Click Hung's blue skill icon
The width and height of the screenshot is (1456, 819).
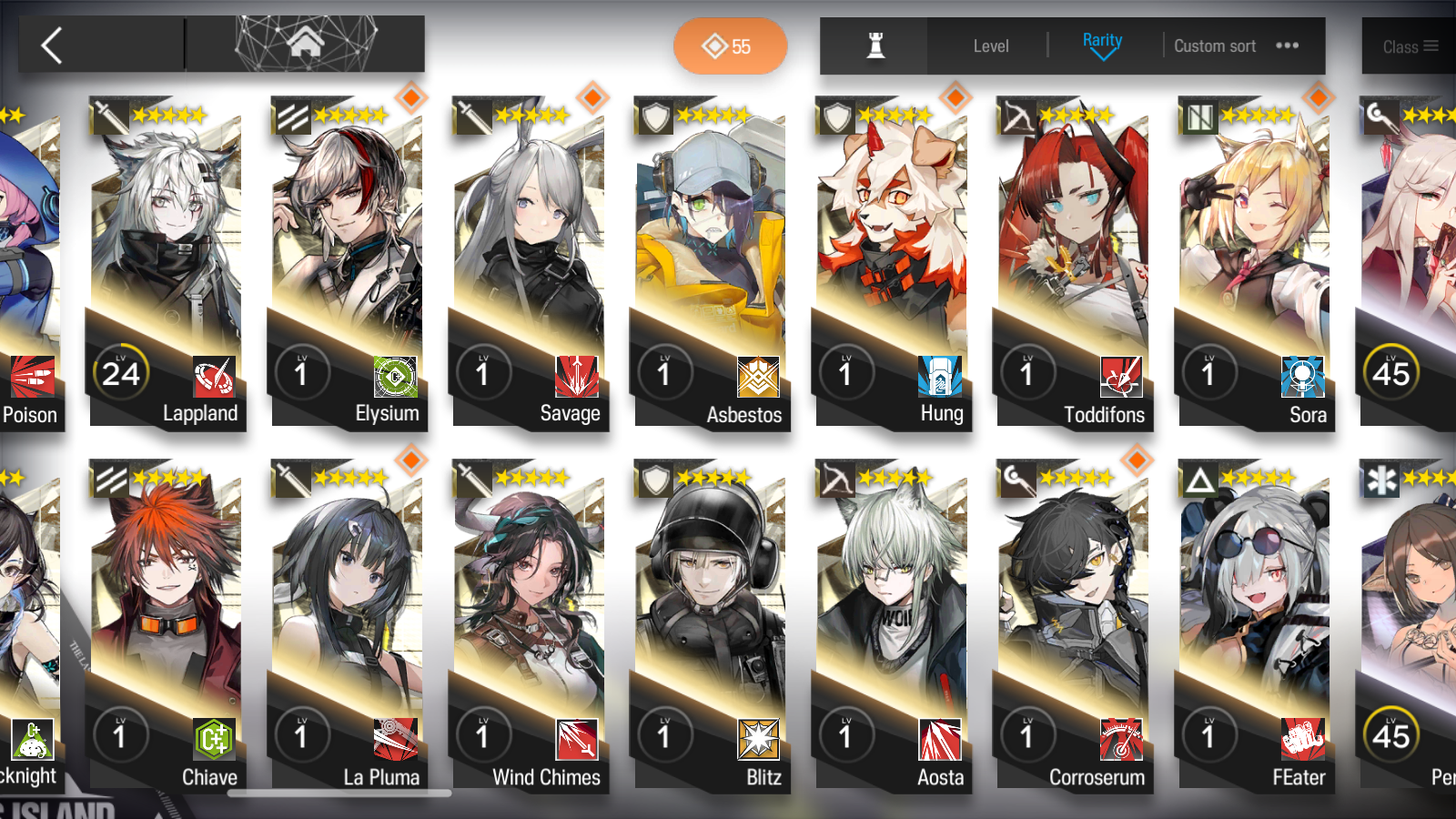938,376
